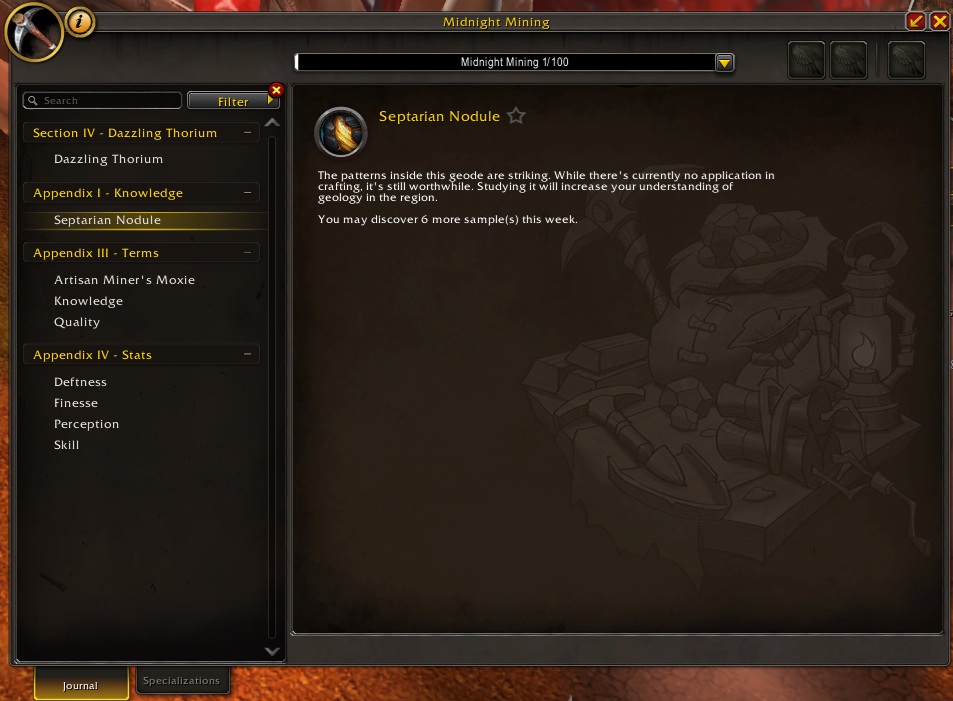
Task: Switch to the Specializations tab
Action: [181, 681]
